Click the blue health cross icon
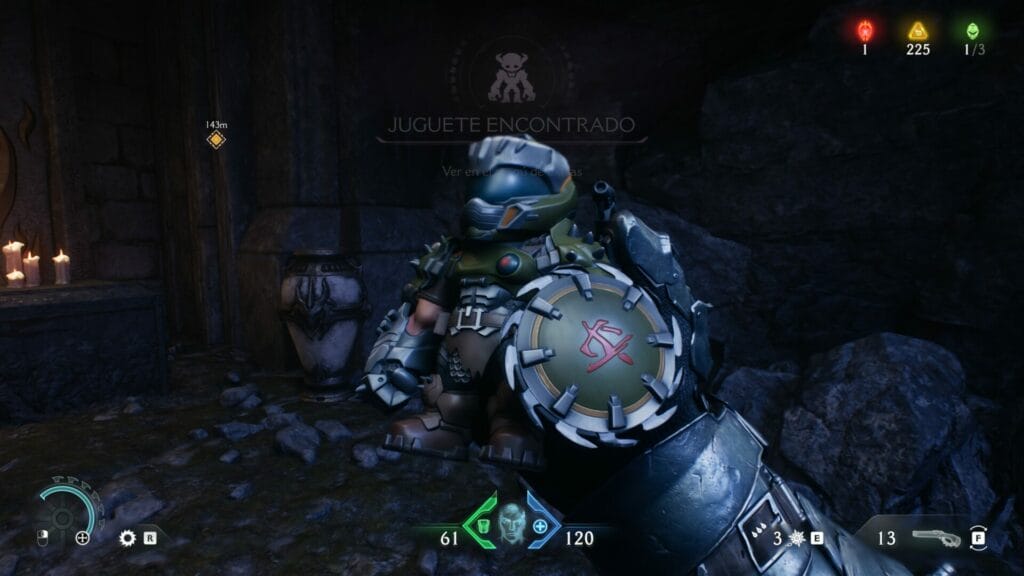This screenshot has height=576, width=1024. coord(541,526)
